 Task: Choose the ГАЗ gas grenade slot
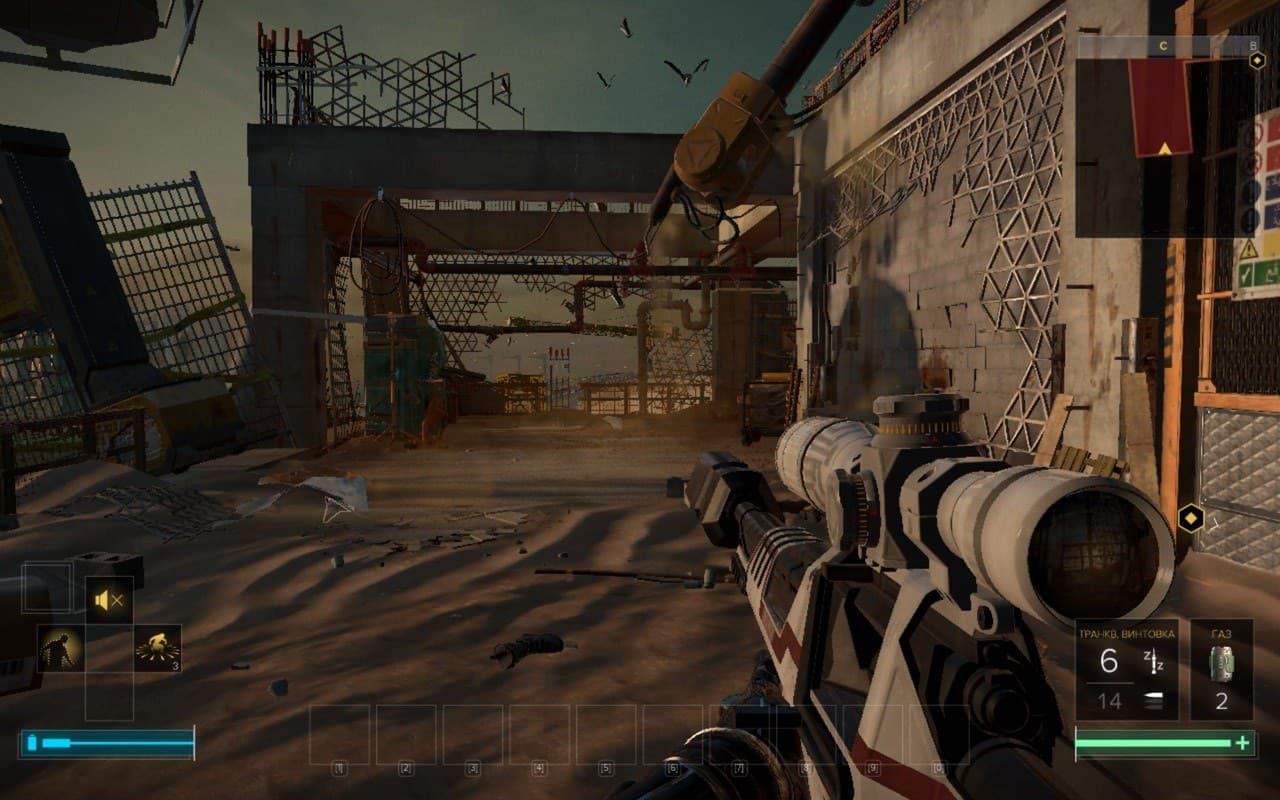pos(1221,669)
